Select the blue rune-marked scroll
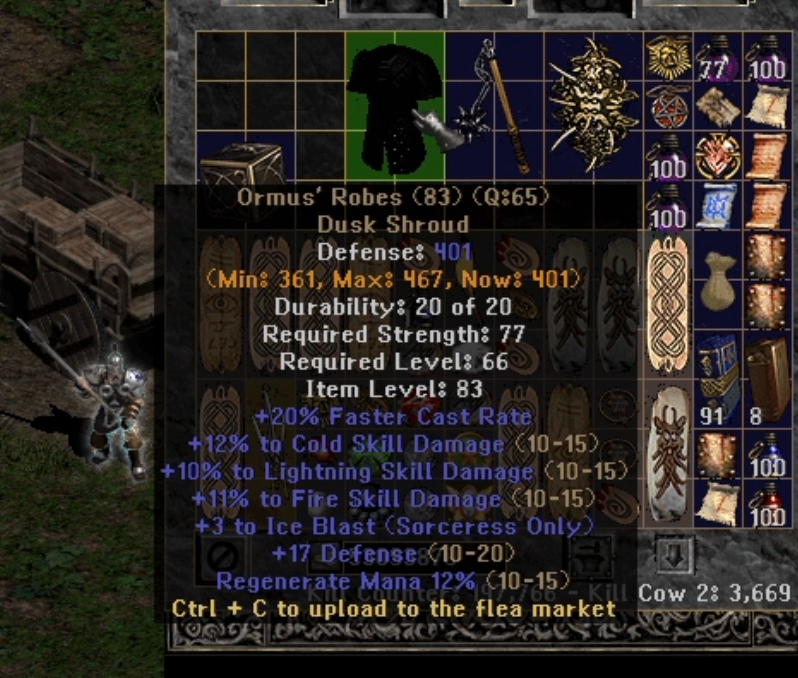Viewport: 798px width, 678px height. [716, 203]
